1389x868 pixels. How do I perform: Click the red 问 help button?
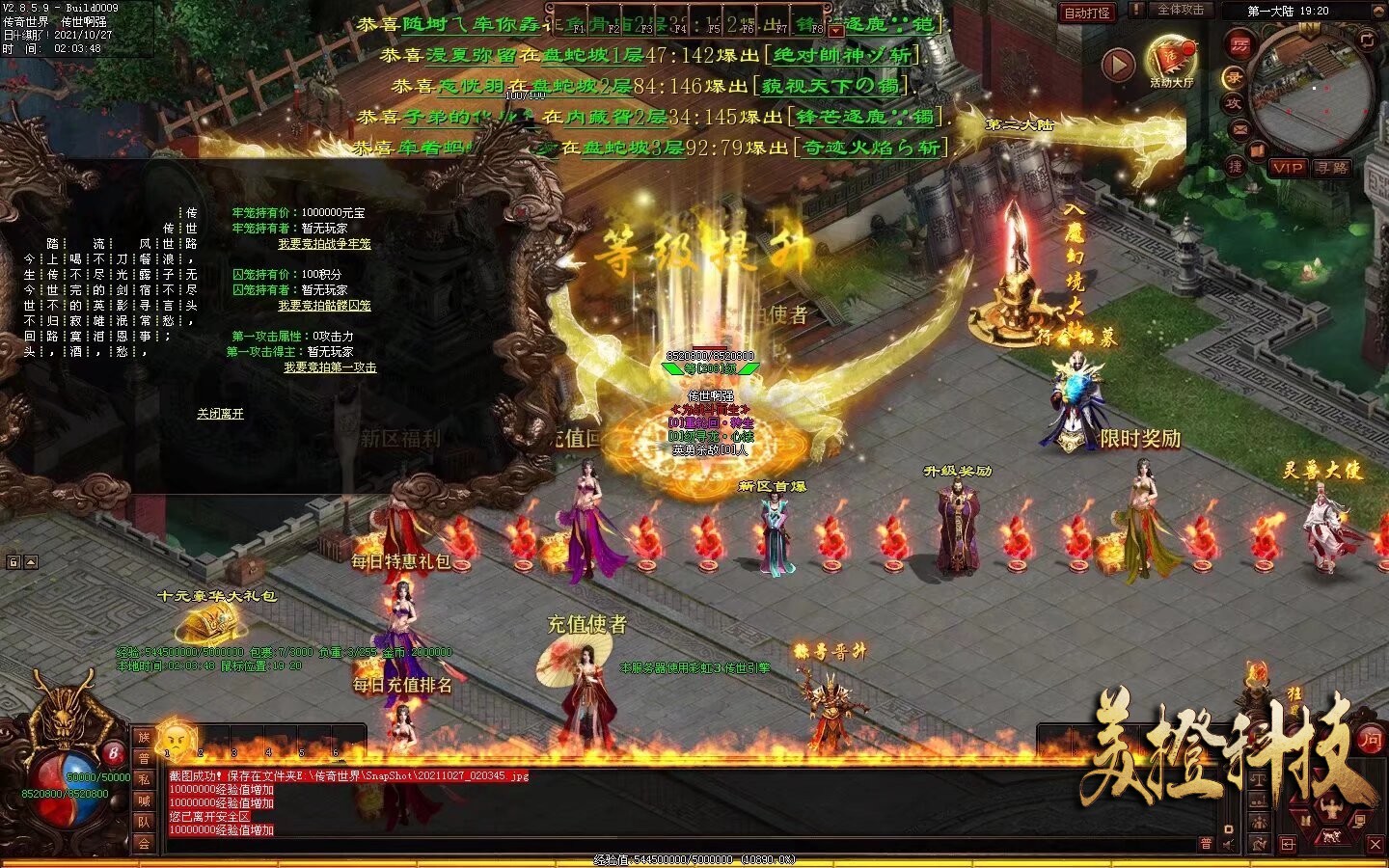point(1370,740)
